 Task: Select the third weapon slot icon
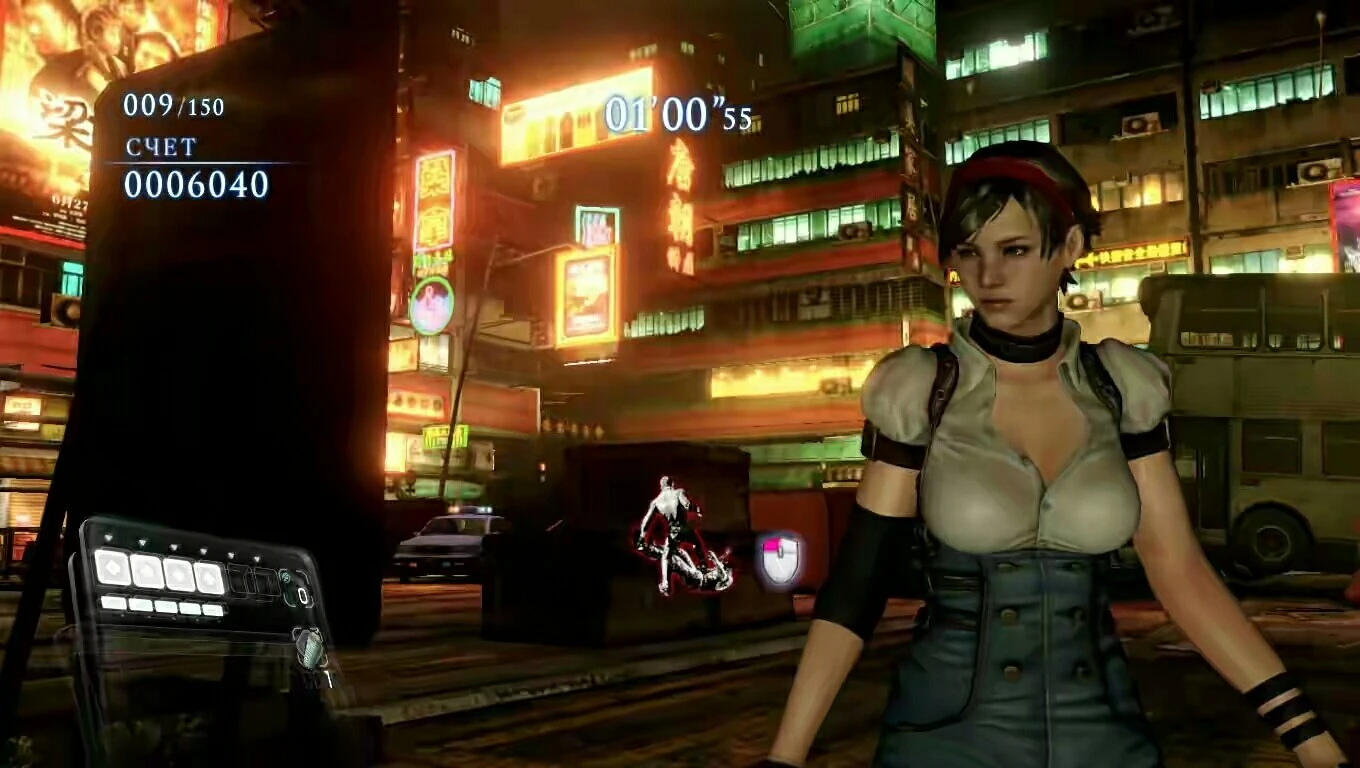(181, 574)
